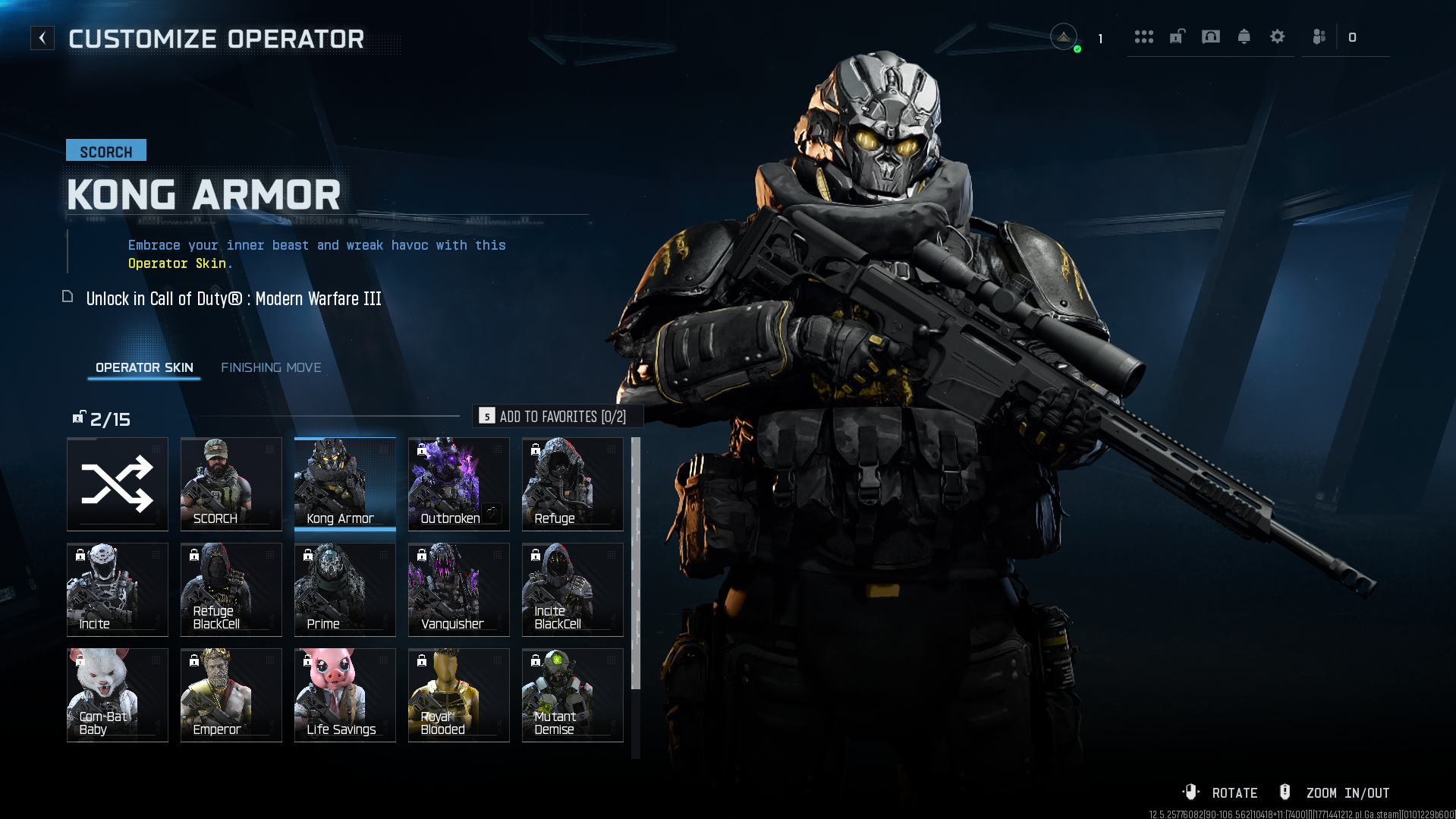The height and width of the screenshot is (819, 1456).
Task: Pick the Com-Bat Baby skin
Action: pyautogui.click(x=118, y=695)
